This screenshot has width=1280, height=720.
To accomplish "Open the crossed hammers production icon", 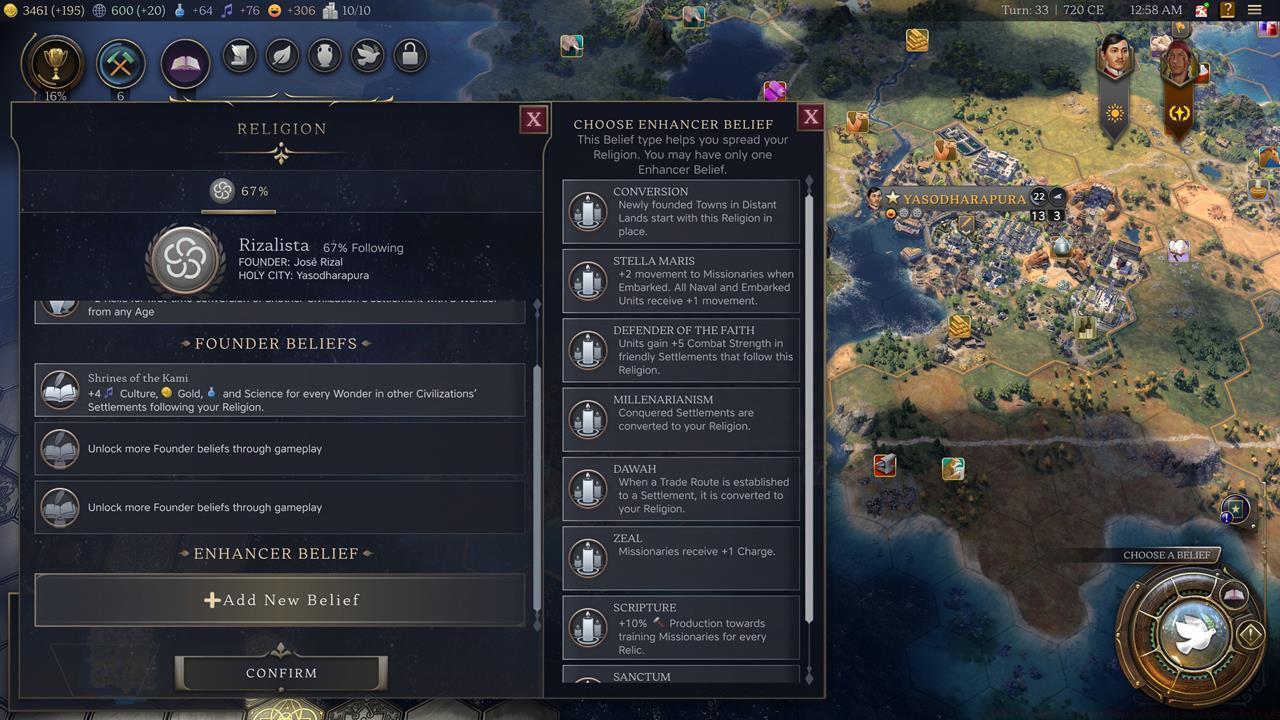I will [121, 65].
